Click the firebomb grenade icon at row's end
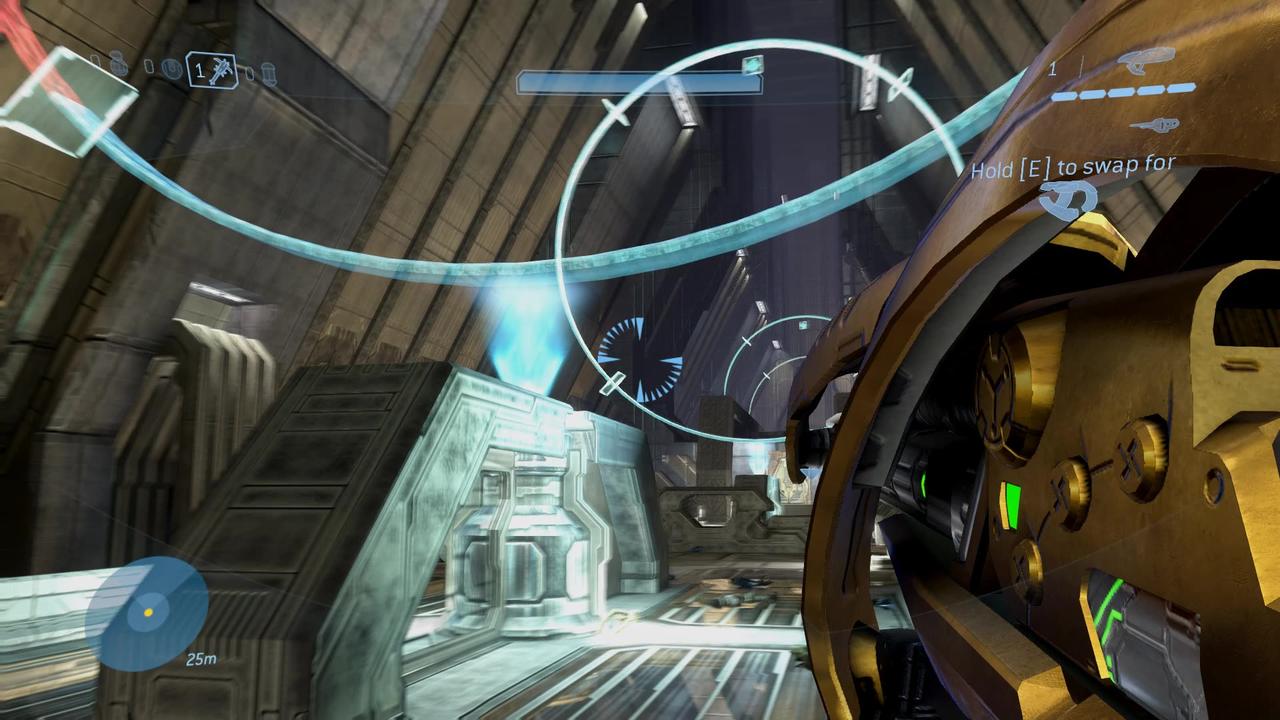 tap(268, 74)
